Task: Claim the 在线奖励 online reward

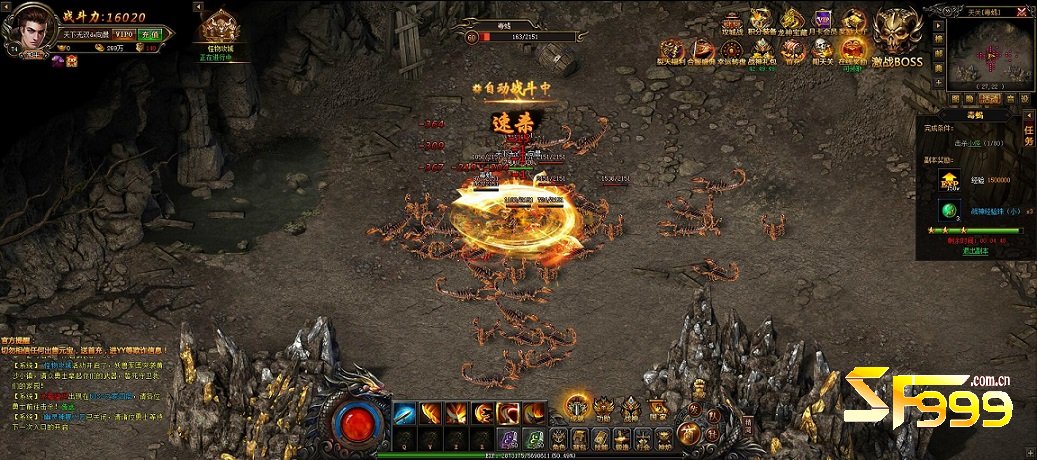Action: [x=851, y=52]
